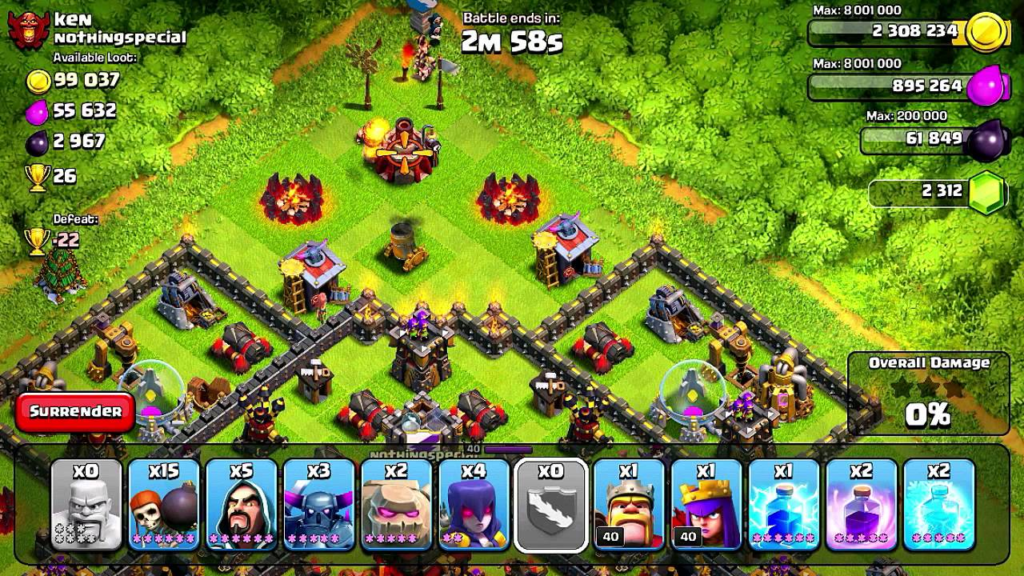Select the light-blue Freeze spell slot

939,505
